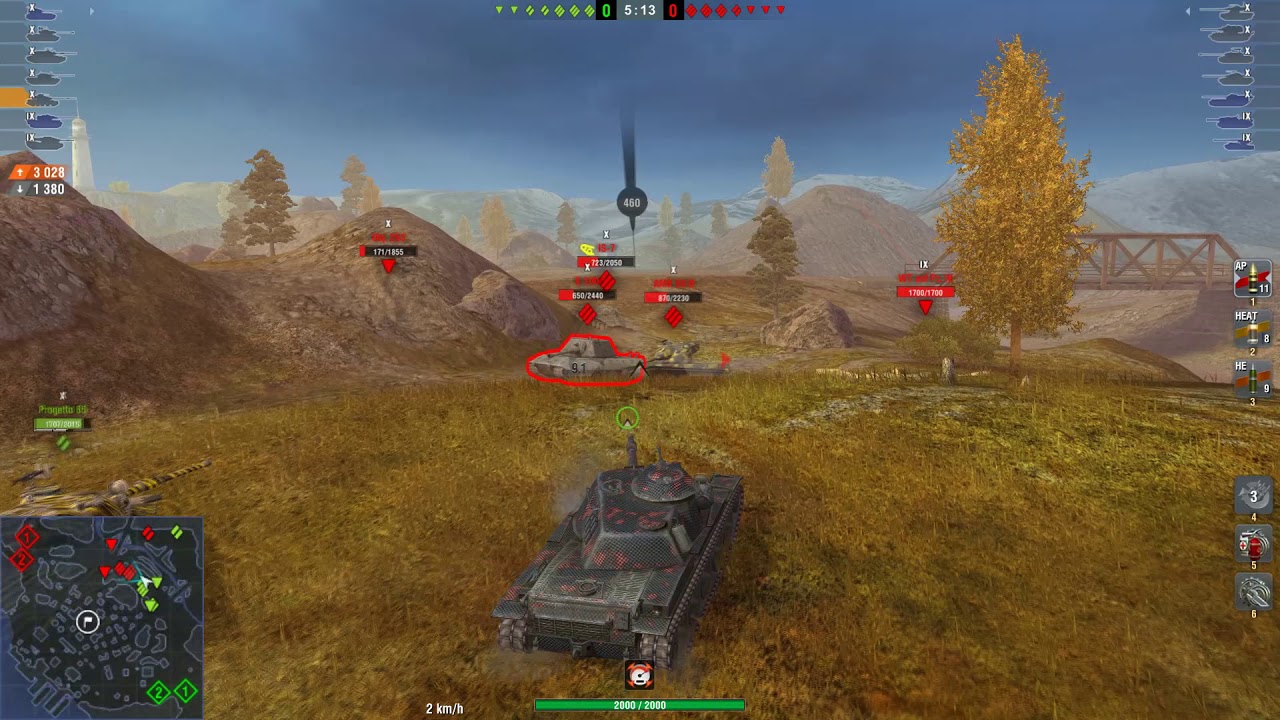Select the highlighted enemy tank outlined in red

[583, 366]
